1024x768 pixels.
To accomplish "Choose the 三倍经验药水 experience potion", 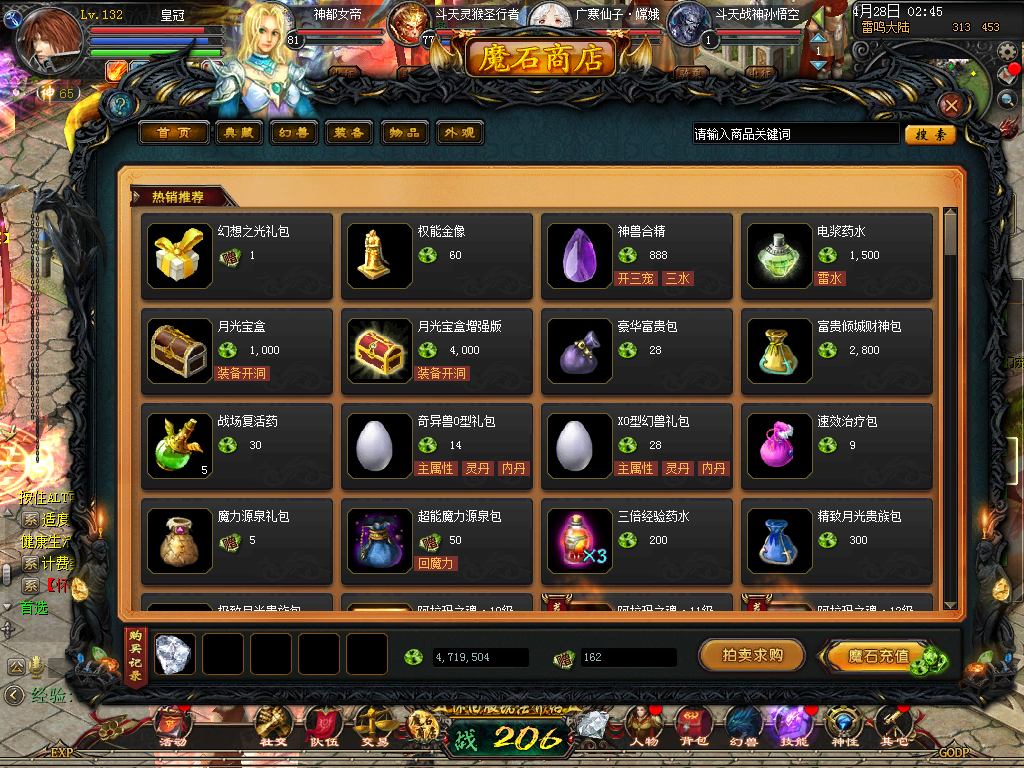I will [x=580, y=541].
